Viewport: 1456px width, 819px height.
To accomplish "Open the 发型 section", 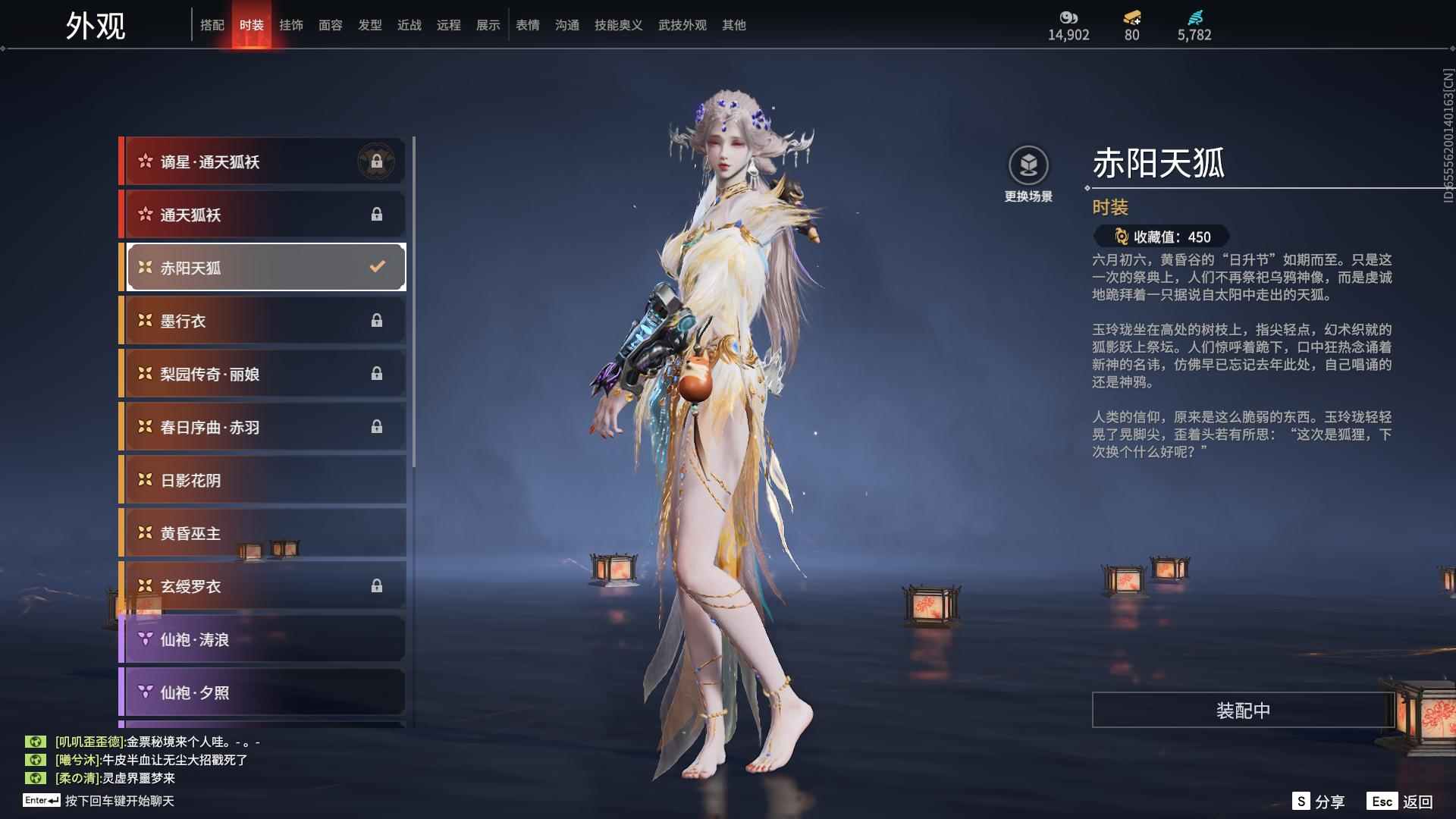I will click(370, 25).
